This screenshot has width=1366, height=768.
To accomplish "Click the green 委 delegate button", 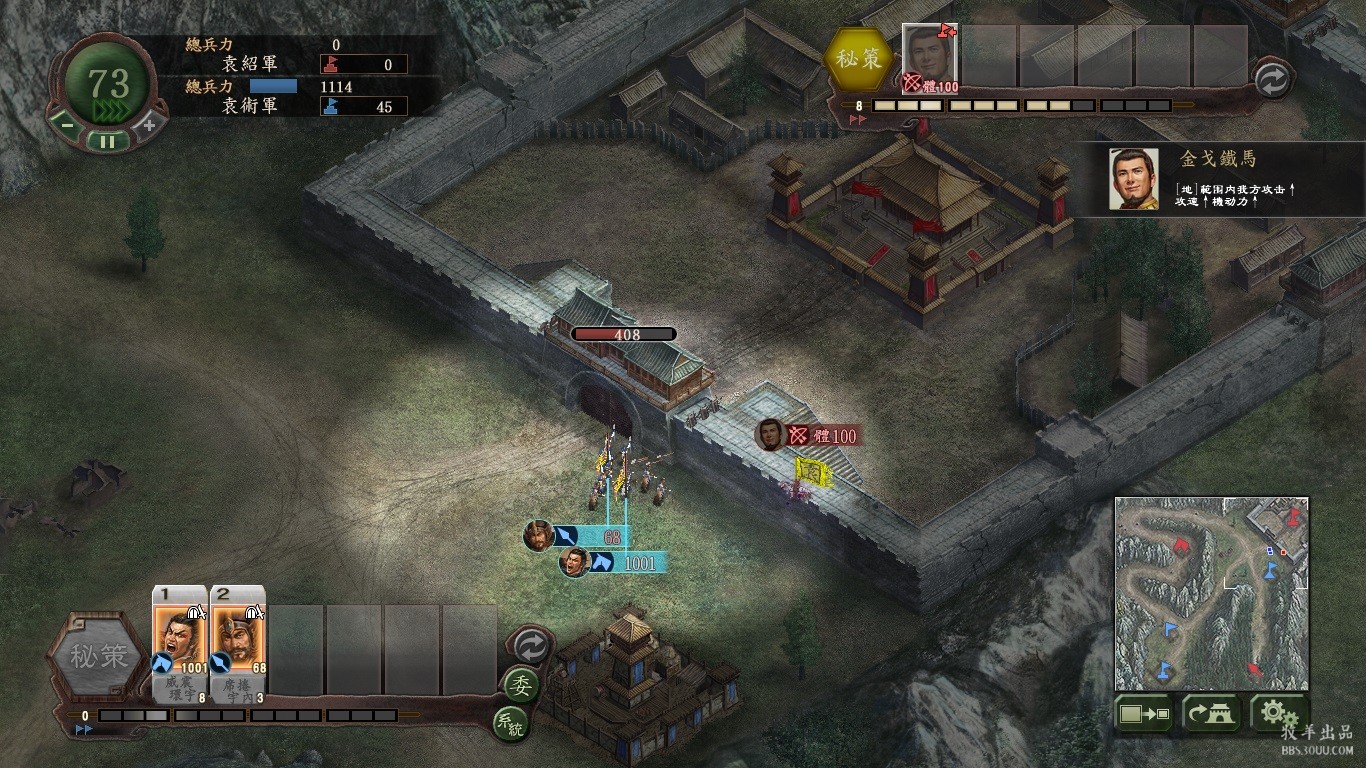I will (x=521, y=685).
